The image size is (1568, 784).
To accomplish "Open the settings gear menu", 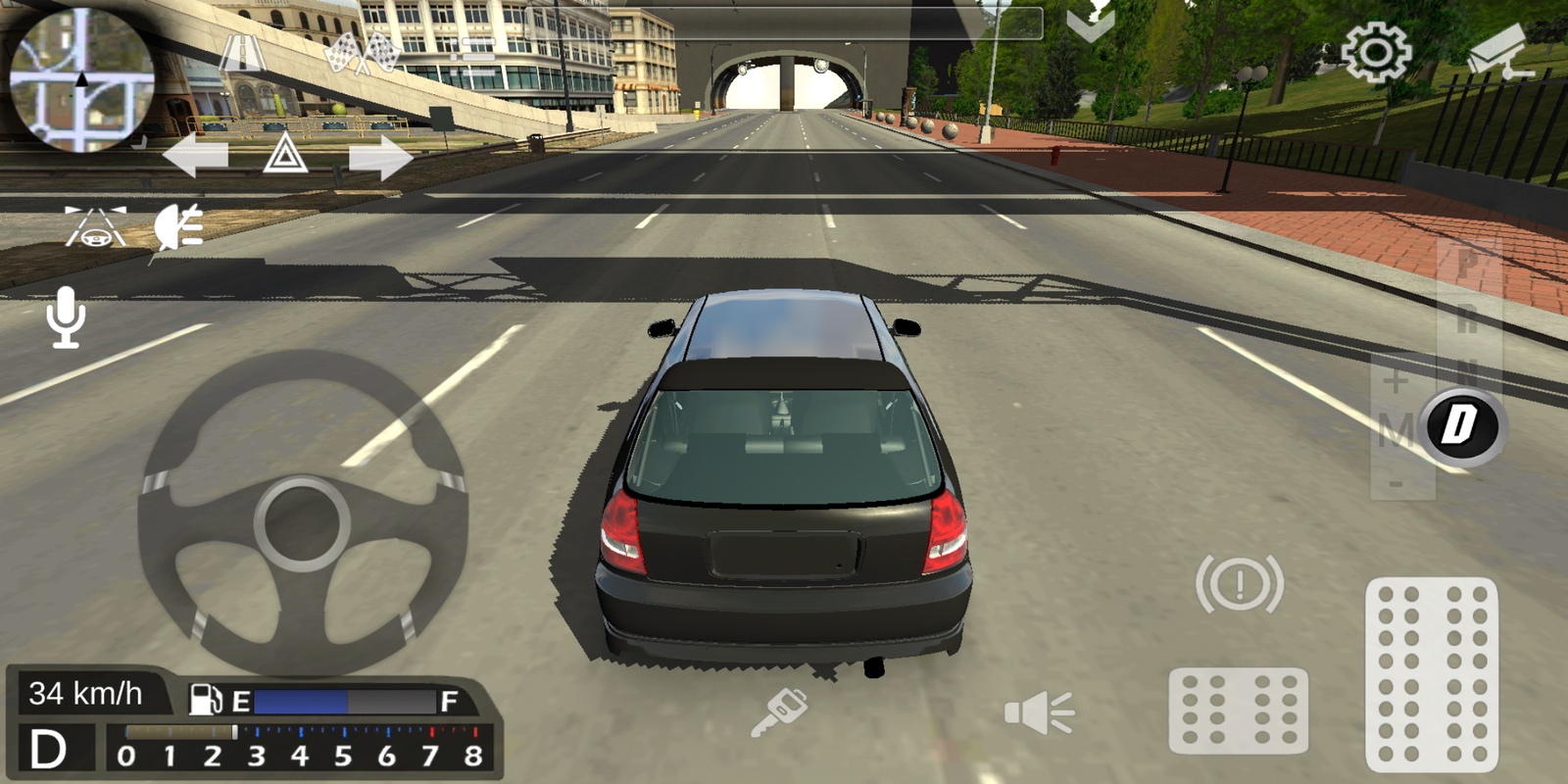I will [x=1375, y=51].
